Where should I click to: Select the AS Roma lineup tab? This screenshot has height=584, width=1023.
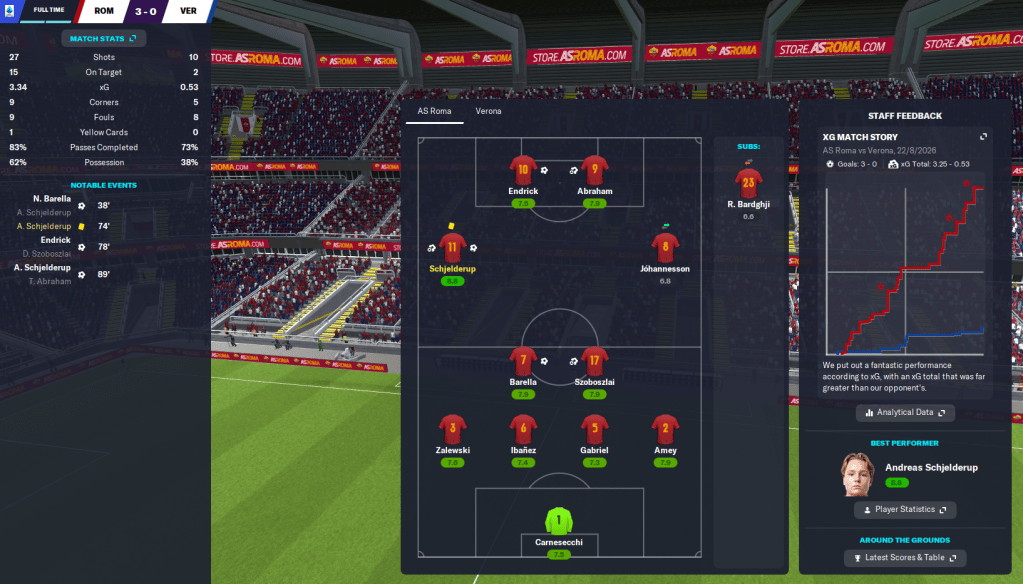coord(434,111)
